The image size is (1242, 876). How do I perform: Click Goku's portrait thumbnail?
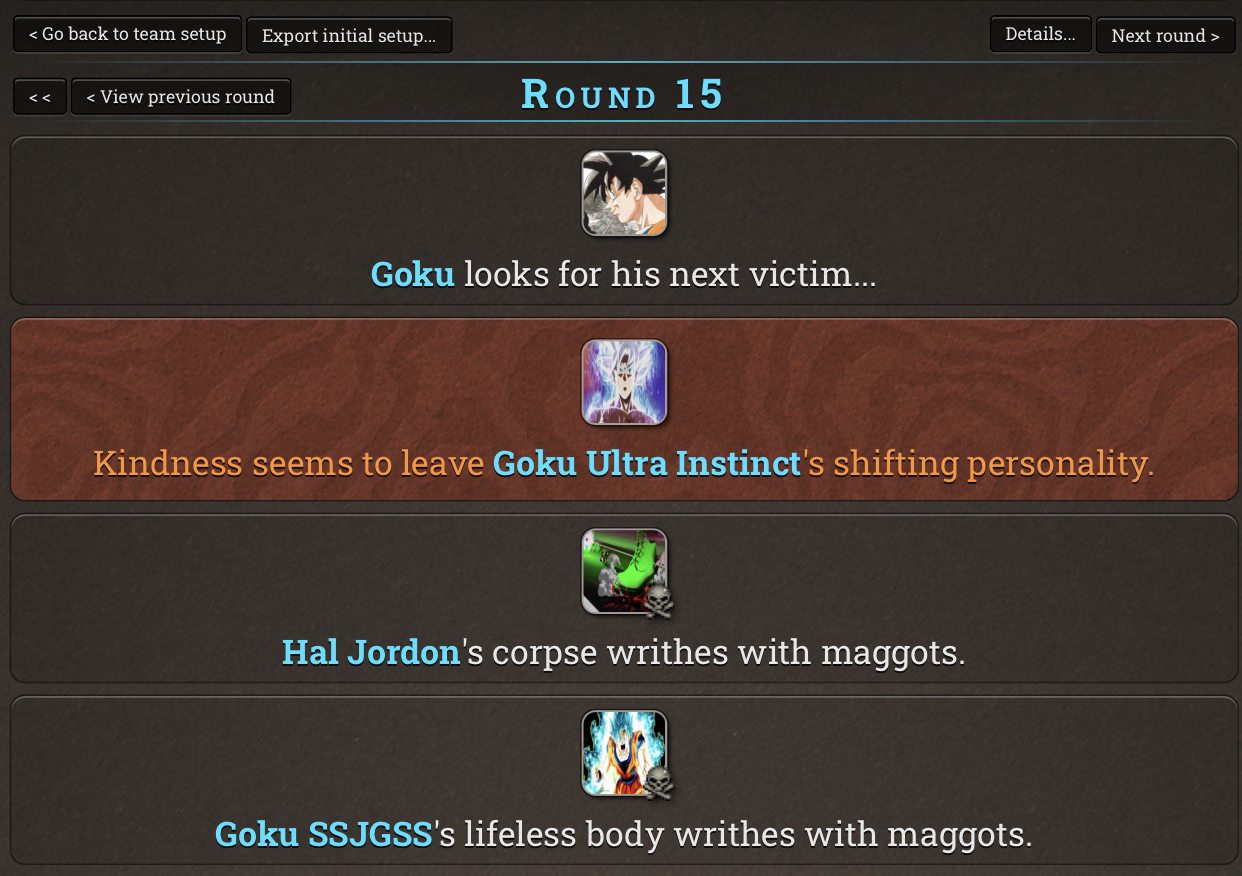point(624,194)
